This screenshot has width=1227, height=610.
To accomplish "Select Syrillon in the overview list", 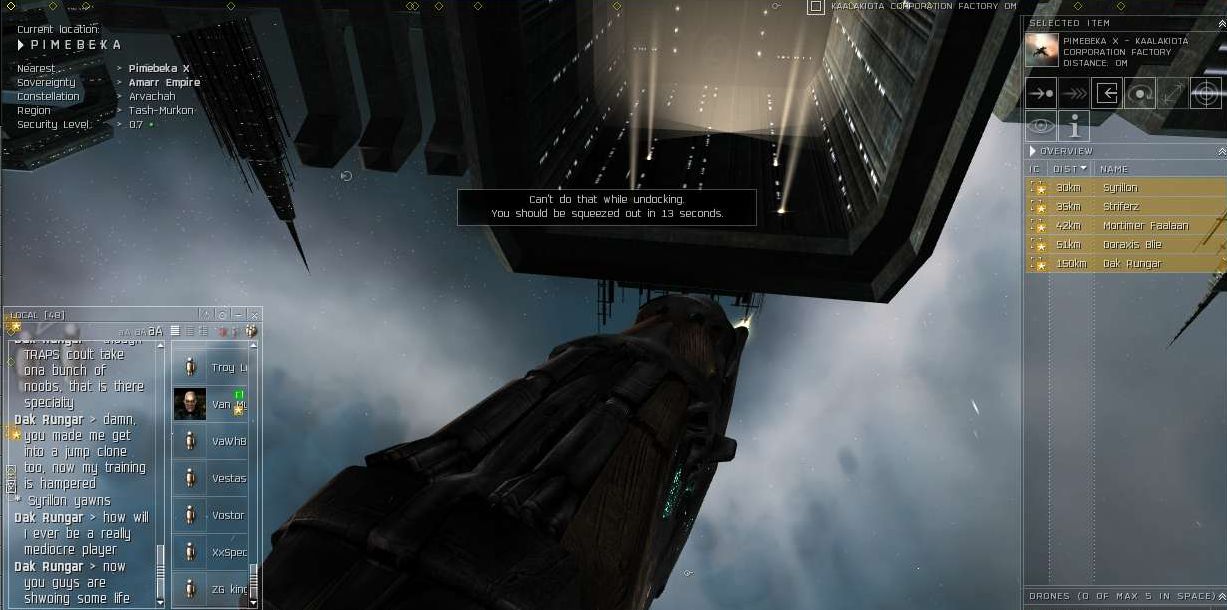I will click(1120, 188).
